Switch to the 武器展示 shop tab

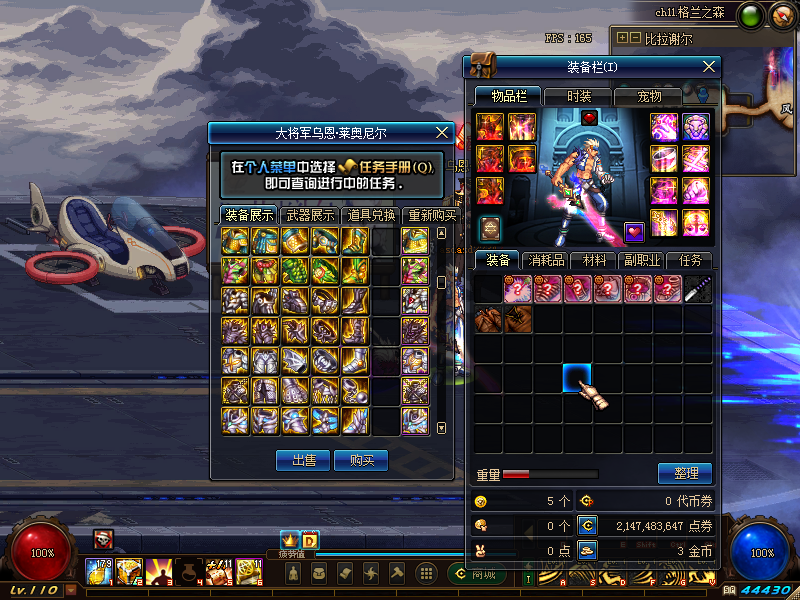(310, 215)
